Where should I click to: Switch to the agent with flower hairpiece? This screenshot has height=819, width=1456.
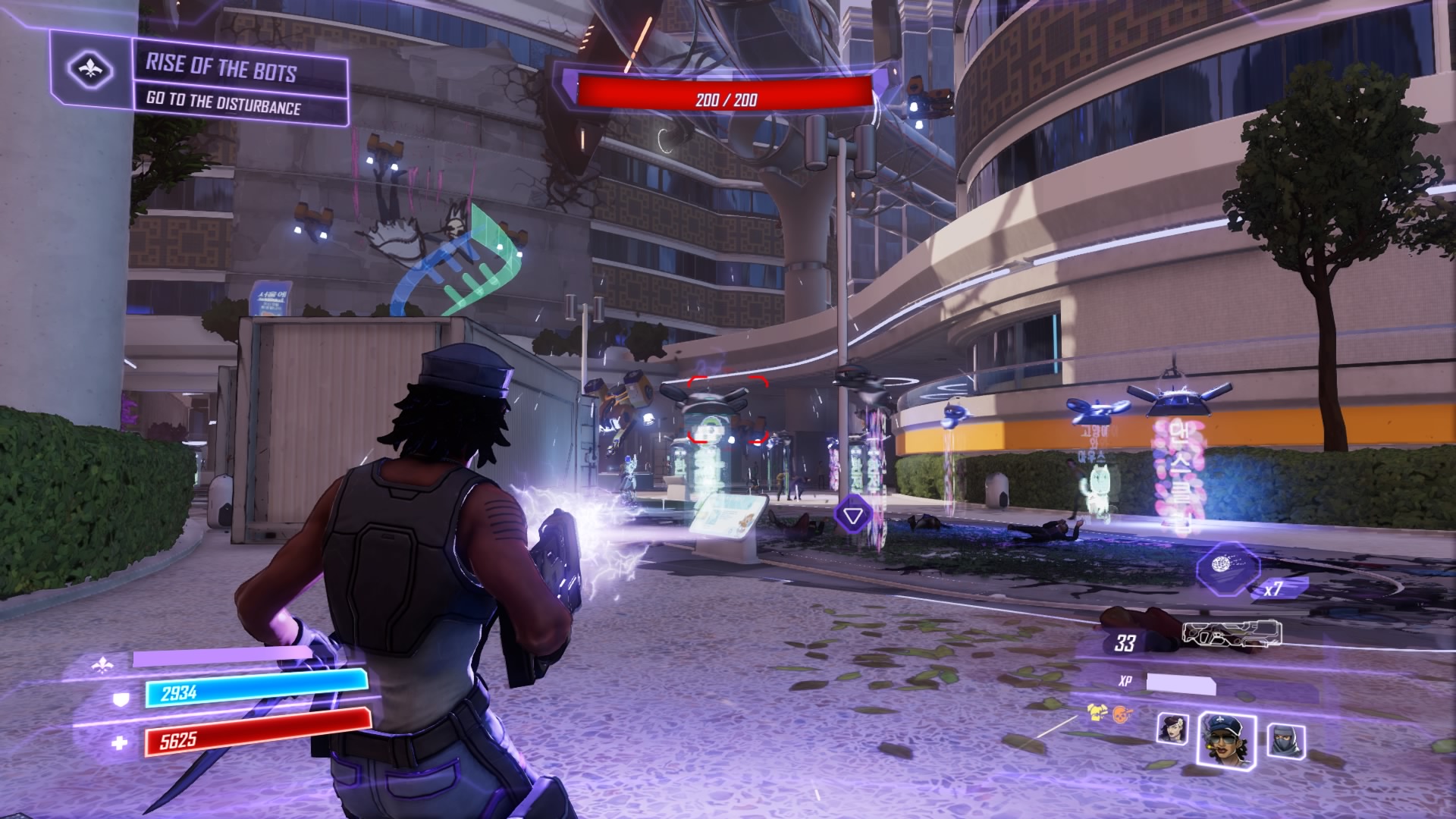coord(1172,729)
